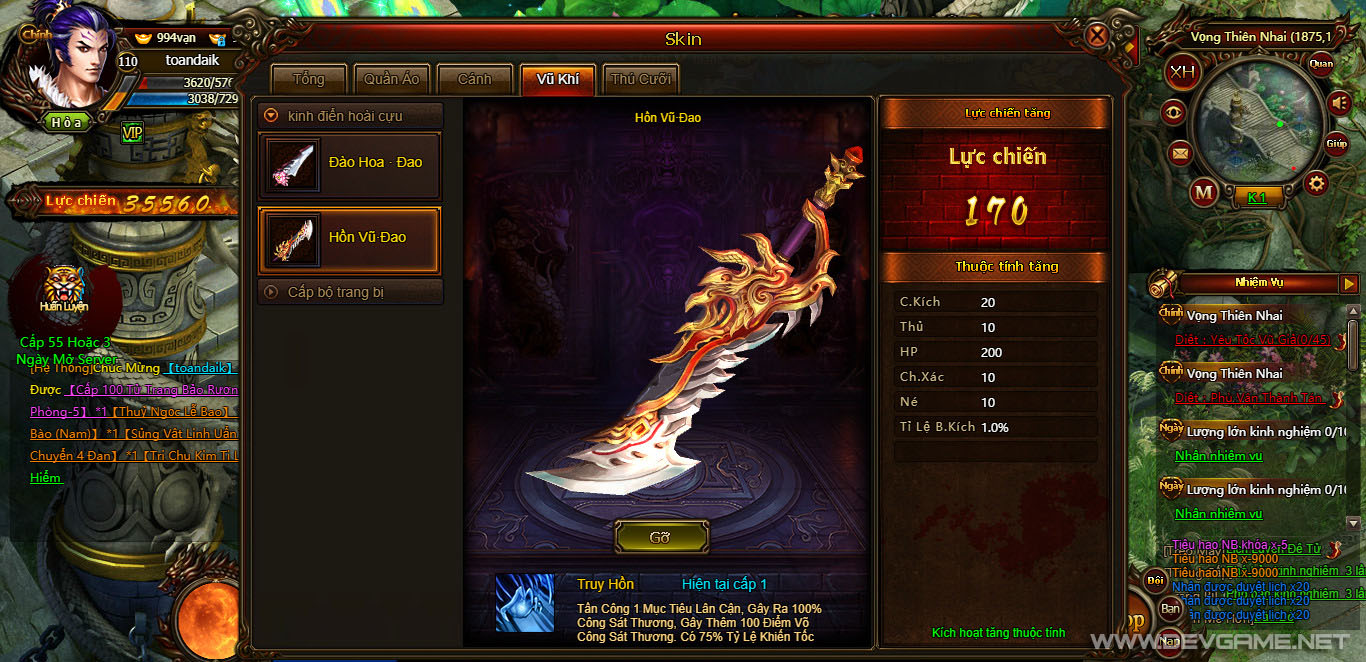The height and width of the screenshot is (662, 1366).
Task: Switch to the Tổng tab
Action: coord(309,80)
